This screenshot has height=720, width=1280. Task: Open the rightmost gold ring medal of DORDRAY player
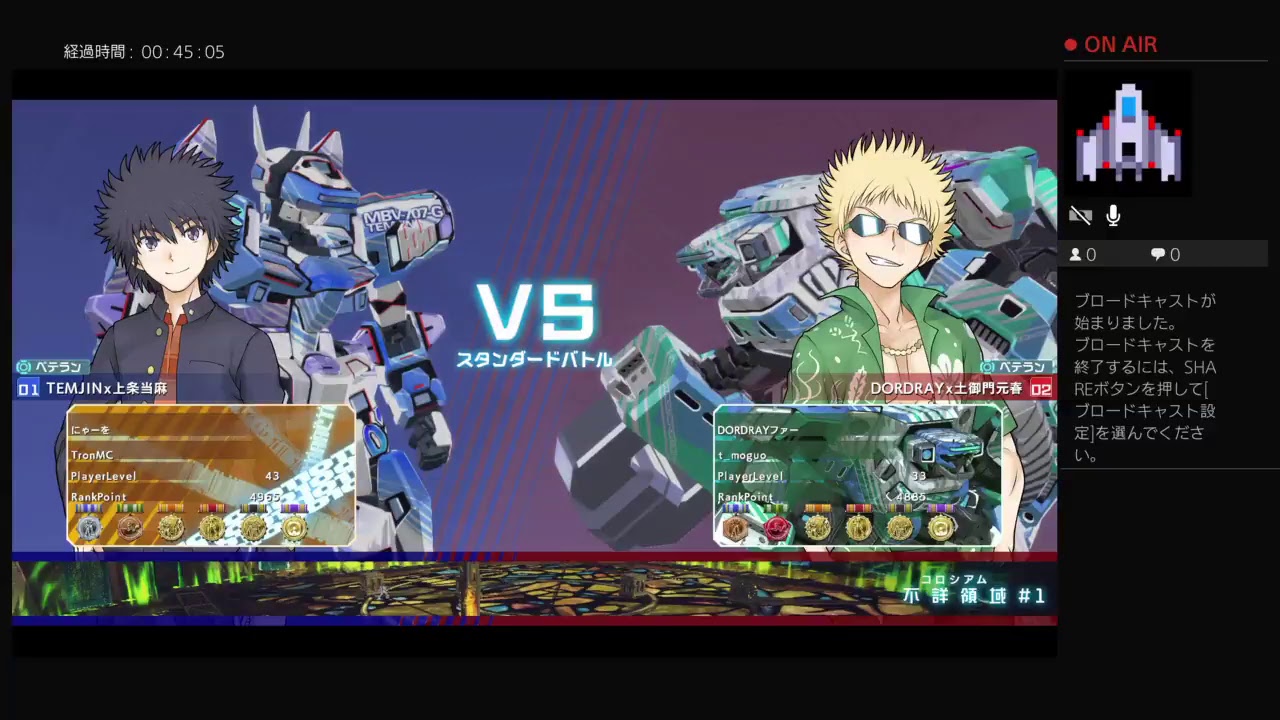pyautogui.click(x=943, y=527)
